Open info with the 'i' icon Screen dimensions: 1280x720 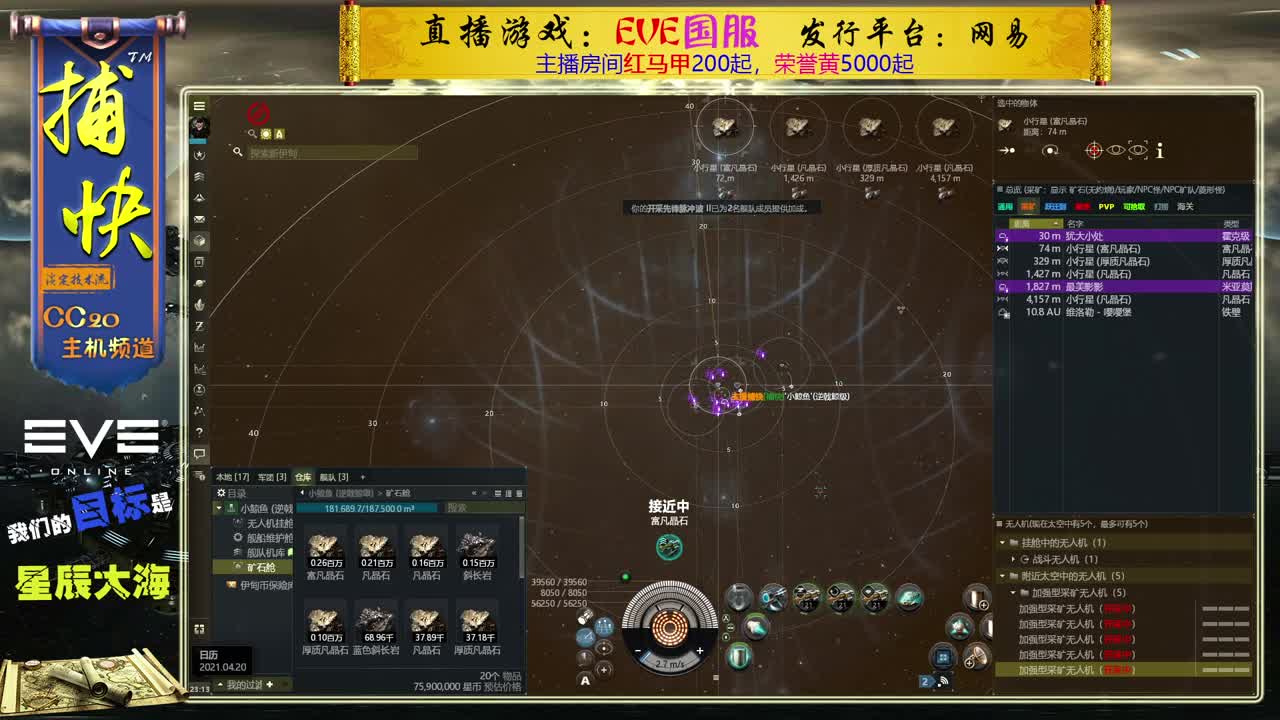point(1159,150)
